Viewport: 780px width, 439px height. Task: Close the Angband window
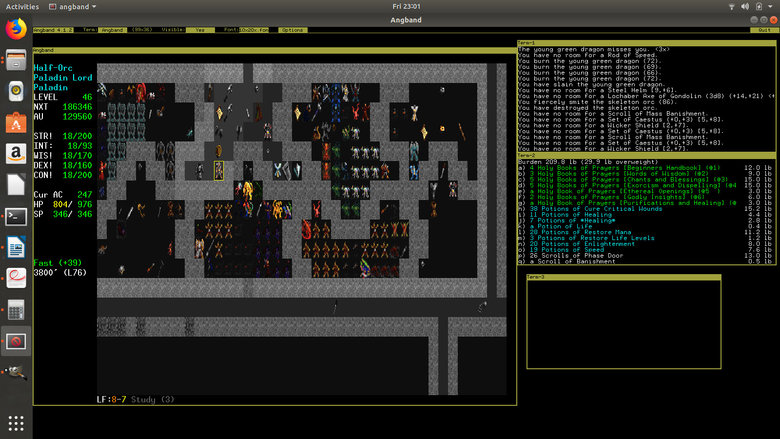tap(770, 18)
